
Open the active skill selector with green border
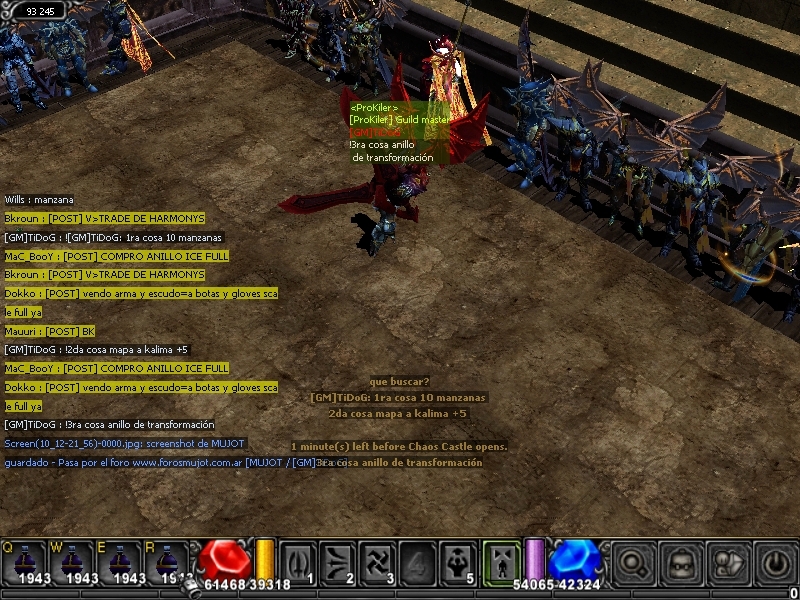tap(501, 561)
